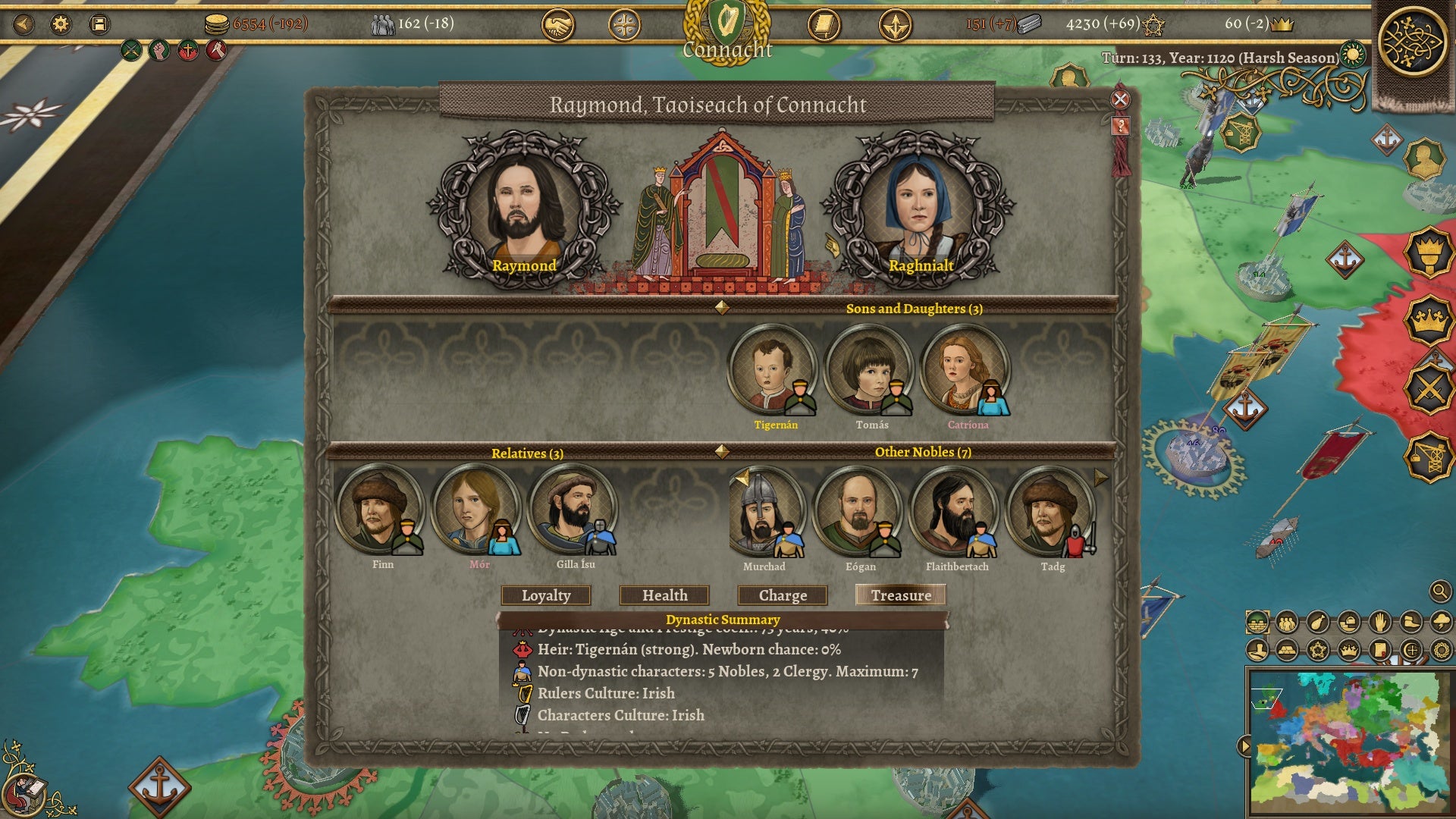Viewport: 1456px width, 819px height.
Task: Go back with the top-left arrow
Action: [x=24, y=24]
